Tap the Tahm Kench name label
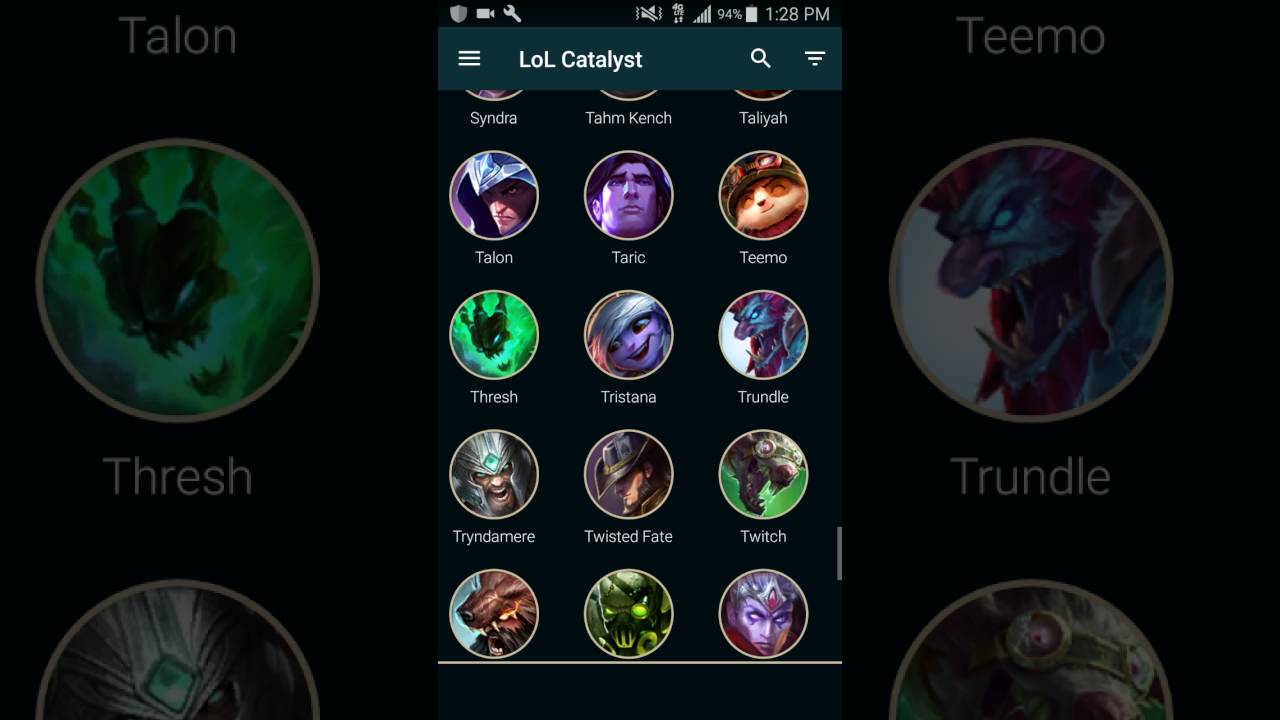This screenshot has width=1280, height=720. [x=628, y=117]
